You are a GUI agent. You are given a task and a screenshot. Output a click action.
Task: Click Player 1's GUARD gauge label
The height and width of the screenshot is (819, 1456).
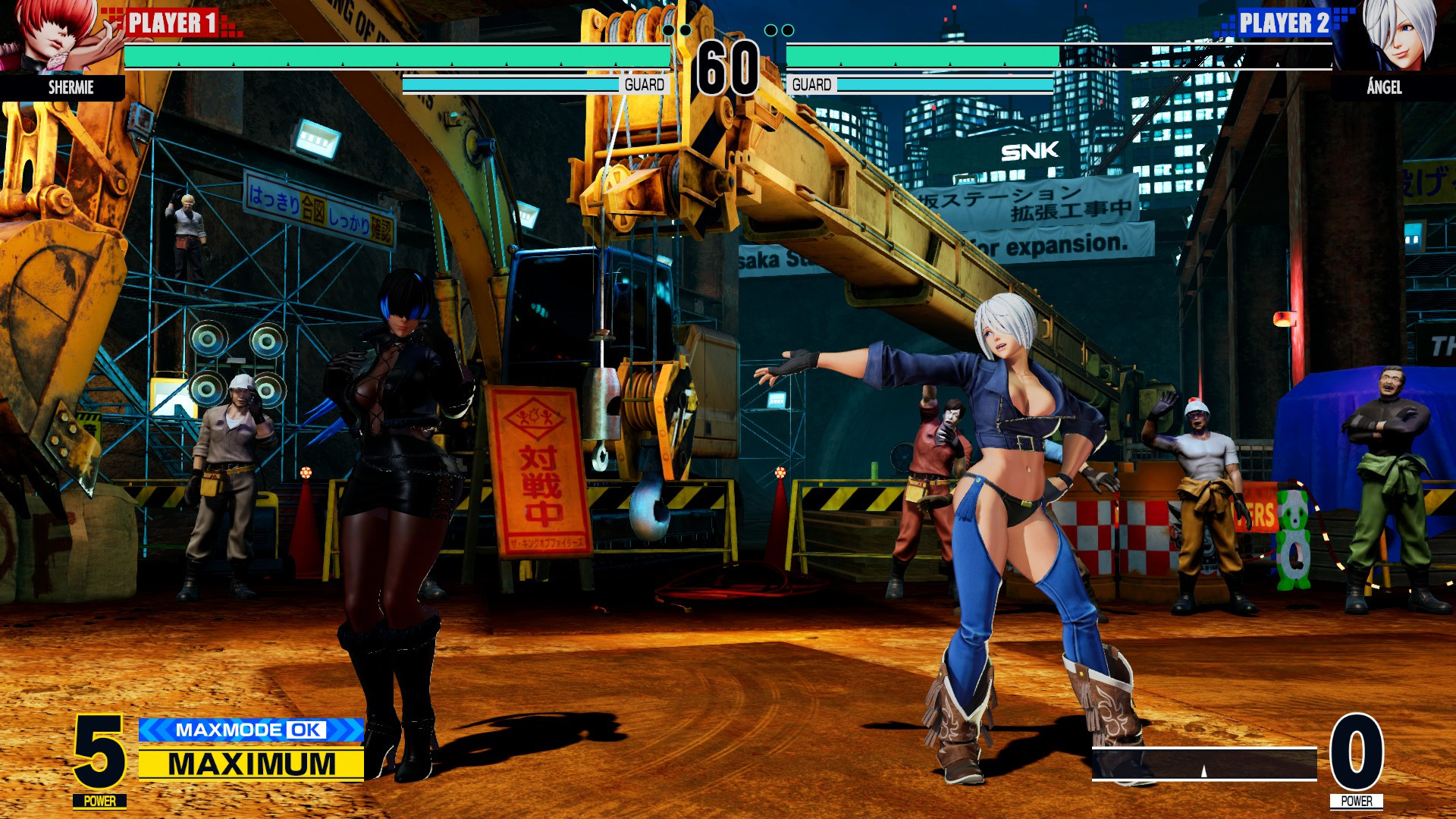[x=645, y=83]
